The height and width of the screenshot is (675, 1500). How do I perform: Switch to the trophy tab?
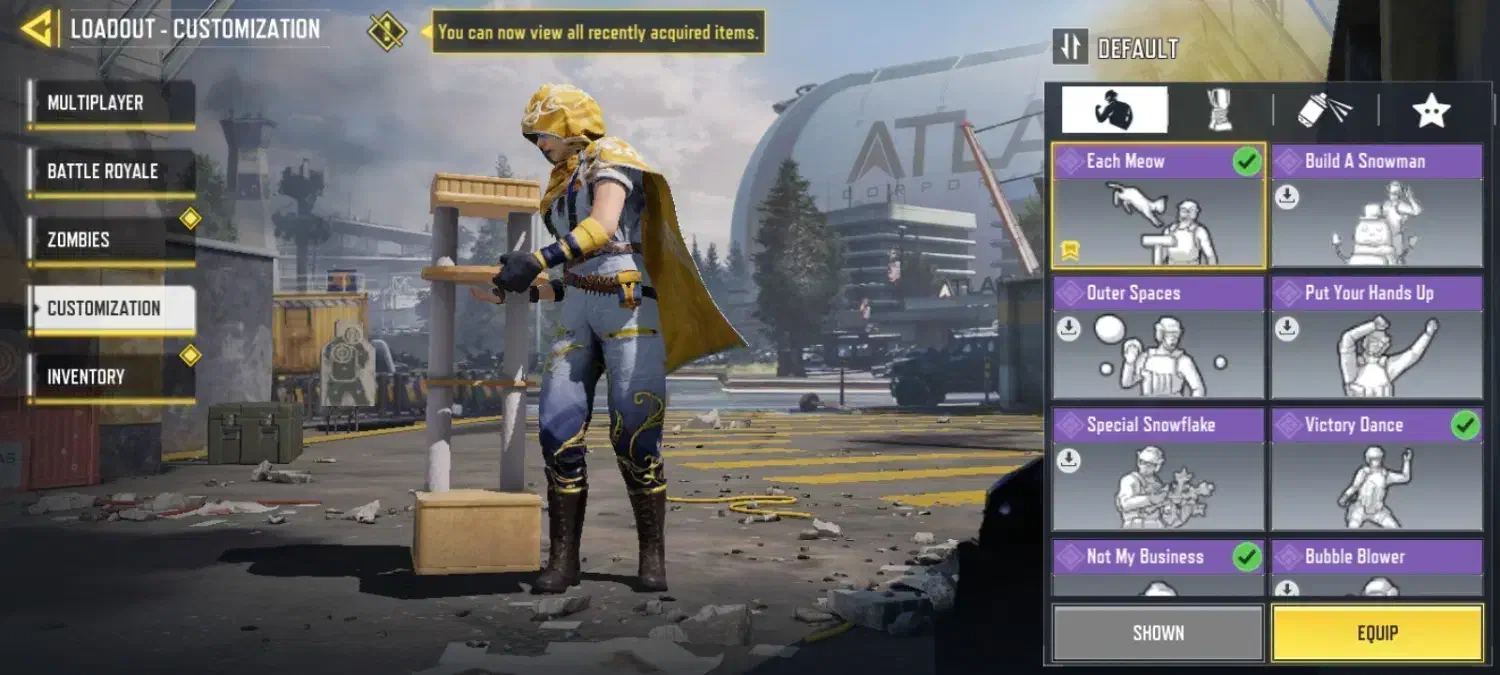coord(1219,110)
